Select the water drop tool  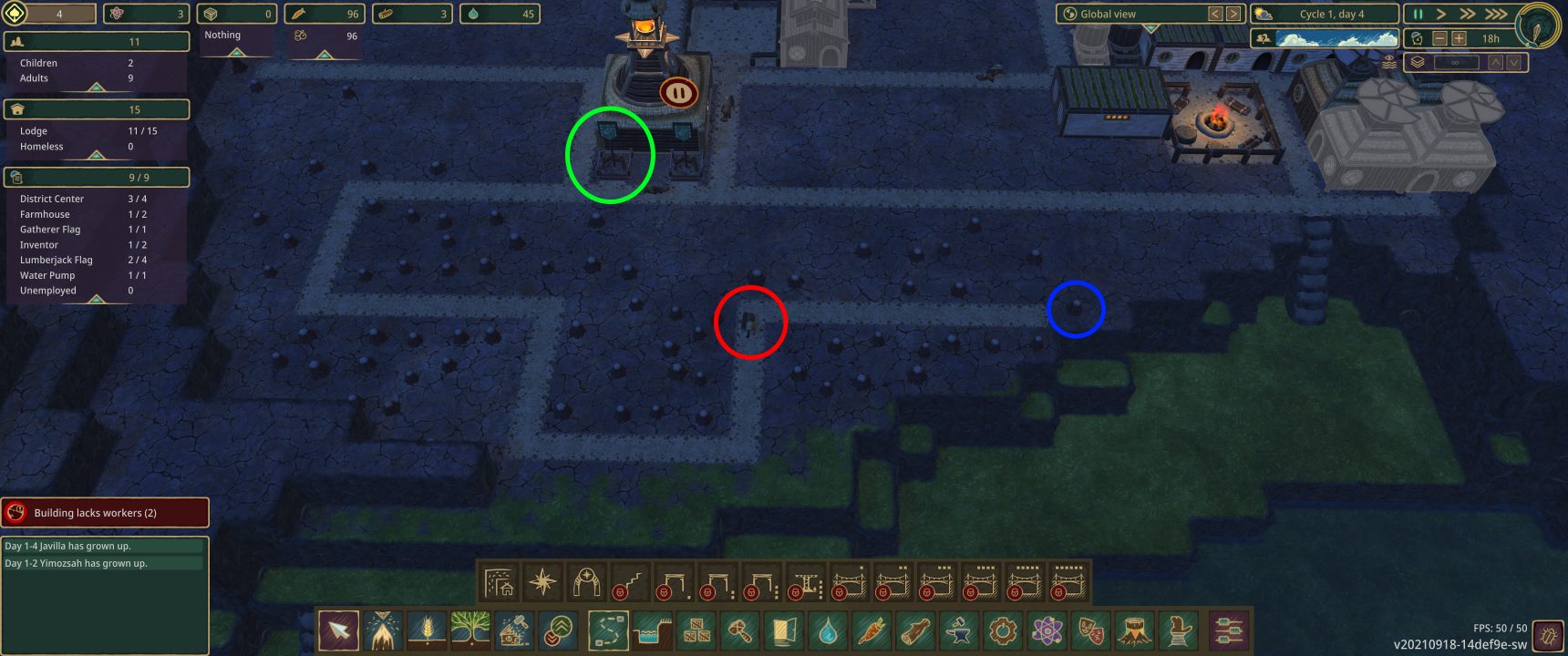(x=829, y=630)
